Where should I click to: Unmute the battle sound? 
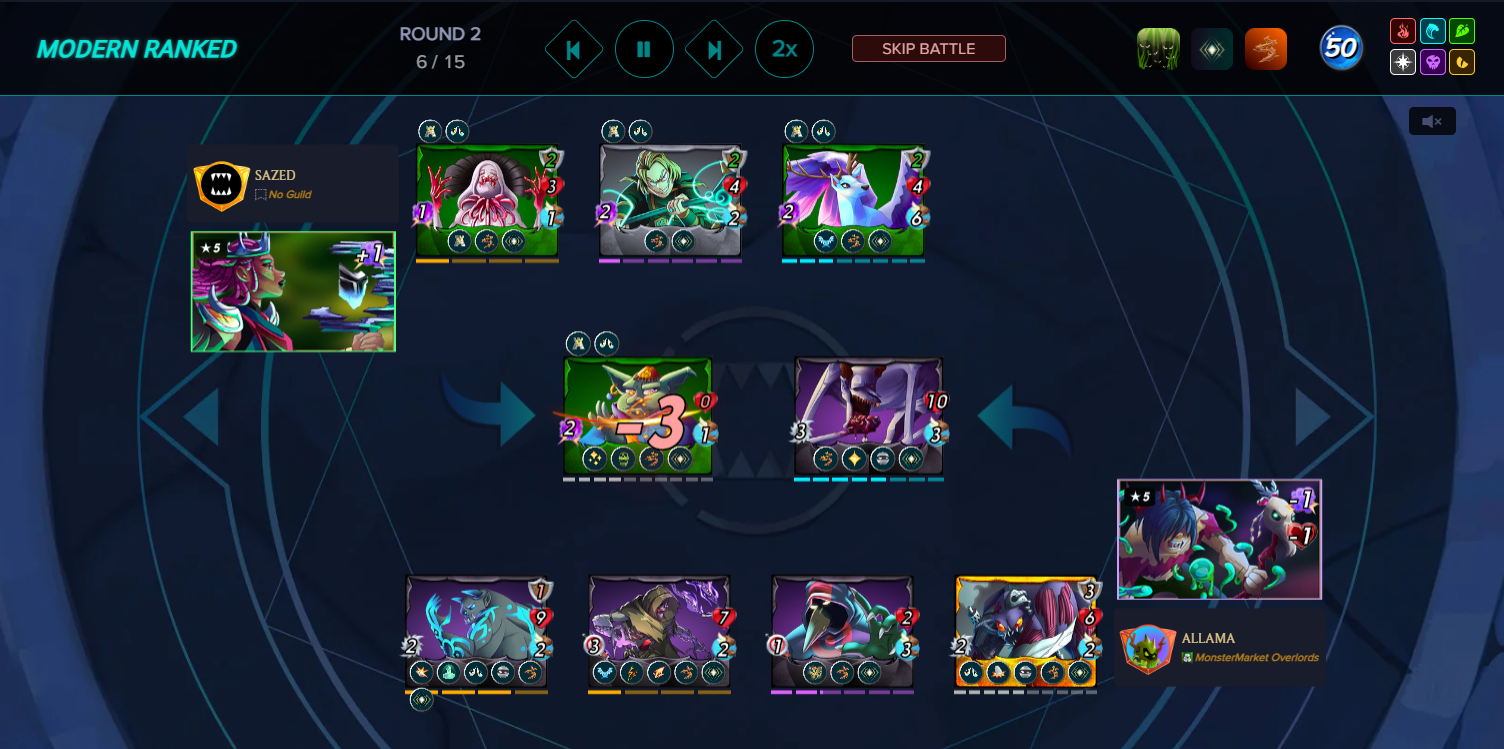pos(1431,120)
